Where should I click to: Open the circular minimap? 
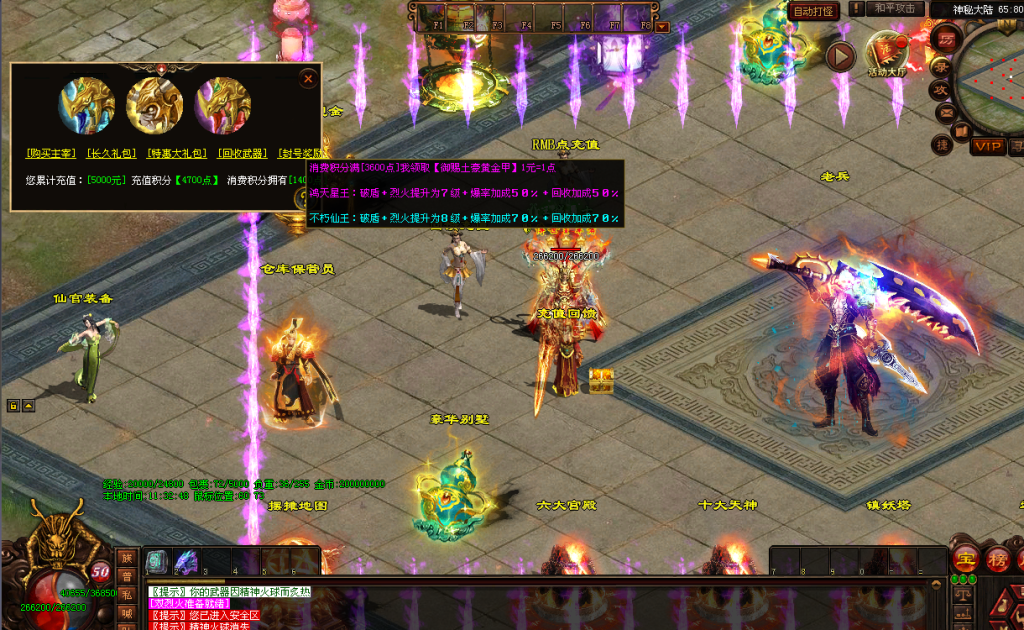point(994,75)
